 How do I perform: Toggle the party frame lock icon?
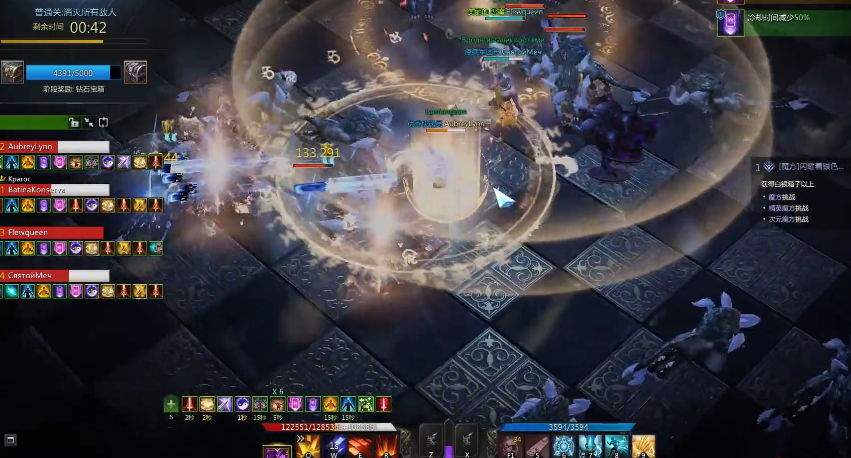tap(73, 122)
